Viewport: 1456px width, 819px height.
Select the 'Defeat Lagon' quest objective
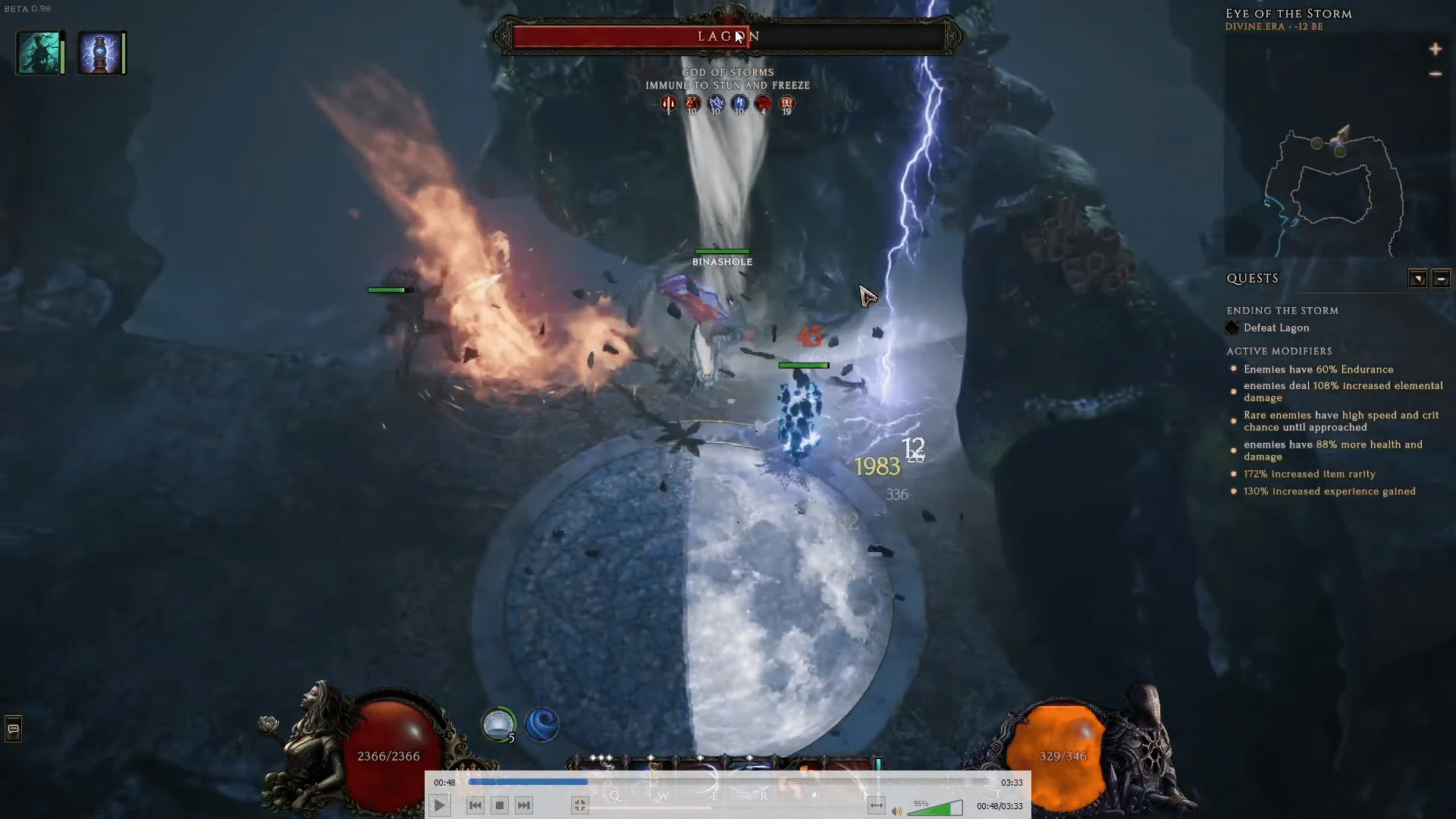click(x=1276, y=328)
